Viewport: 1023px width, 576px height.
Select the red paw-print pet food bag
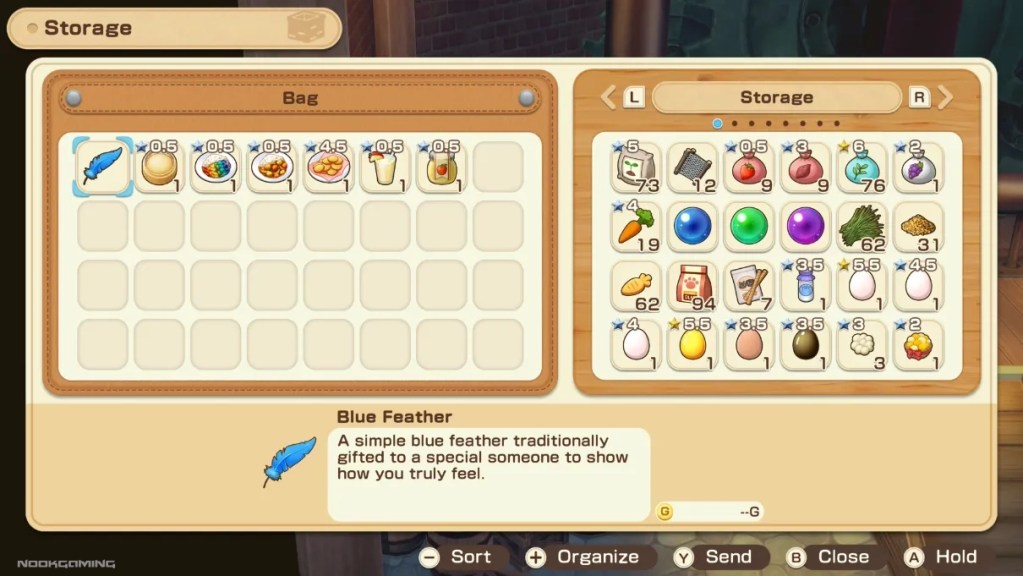coord(692,286)
